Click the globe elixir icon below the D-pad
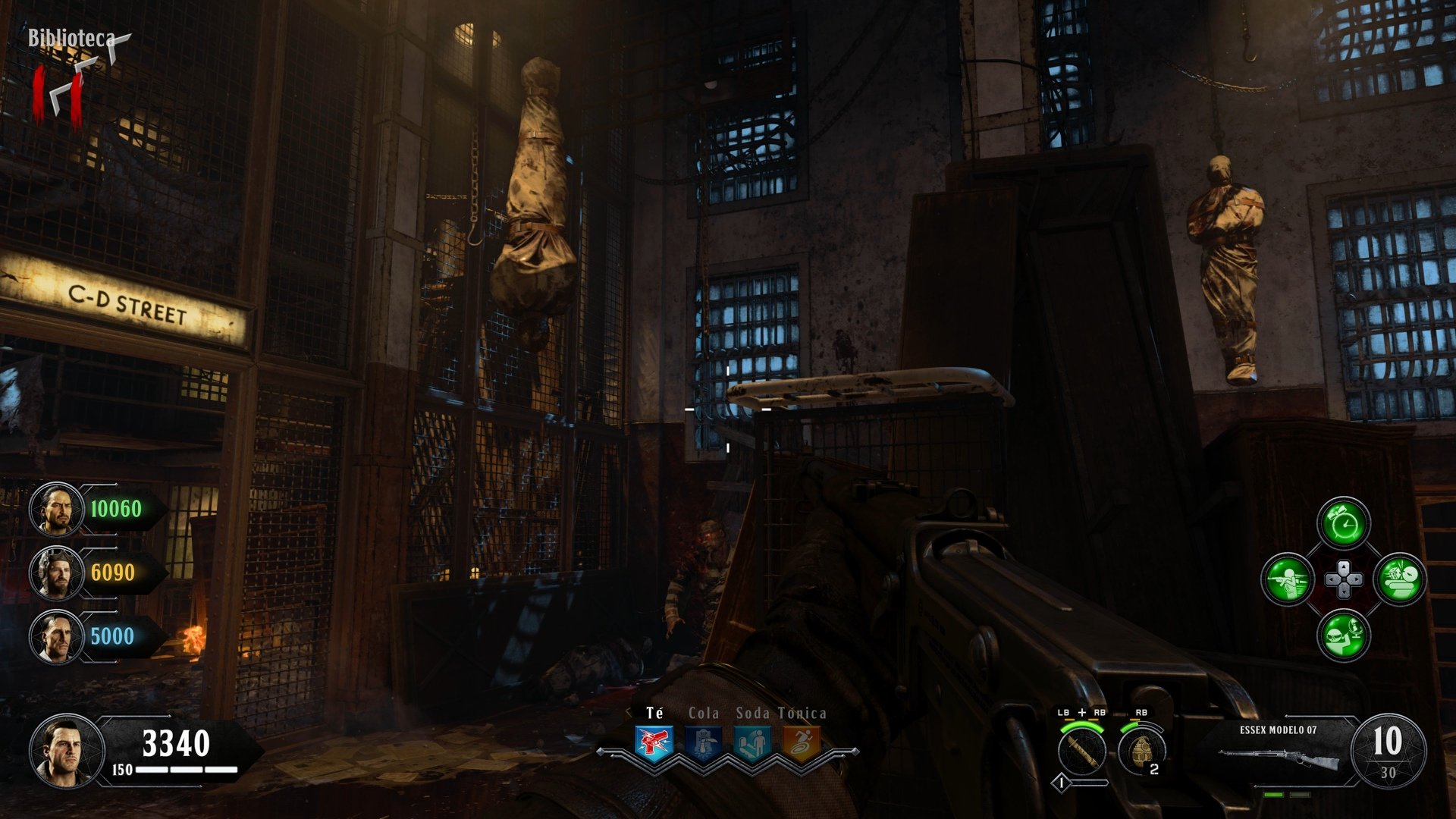 click(x=1343, y=635)
